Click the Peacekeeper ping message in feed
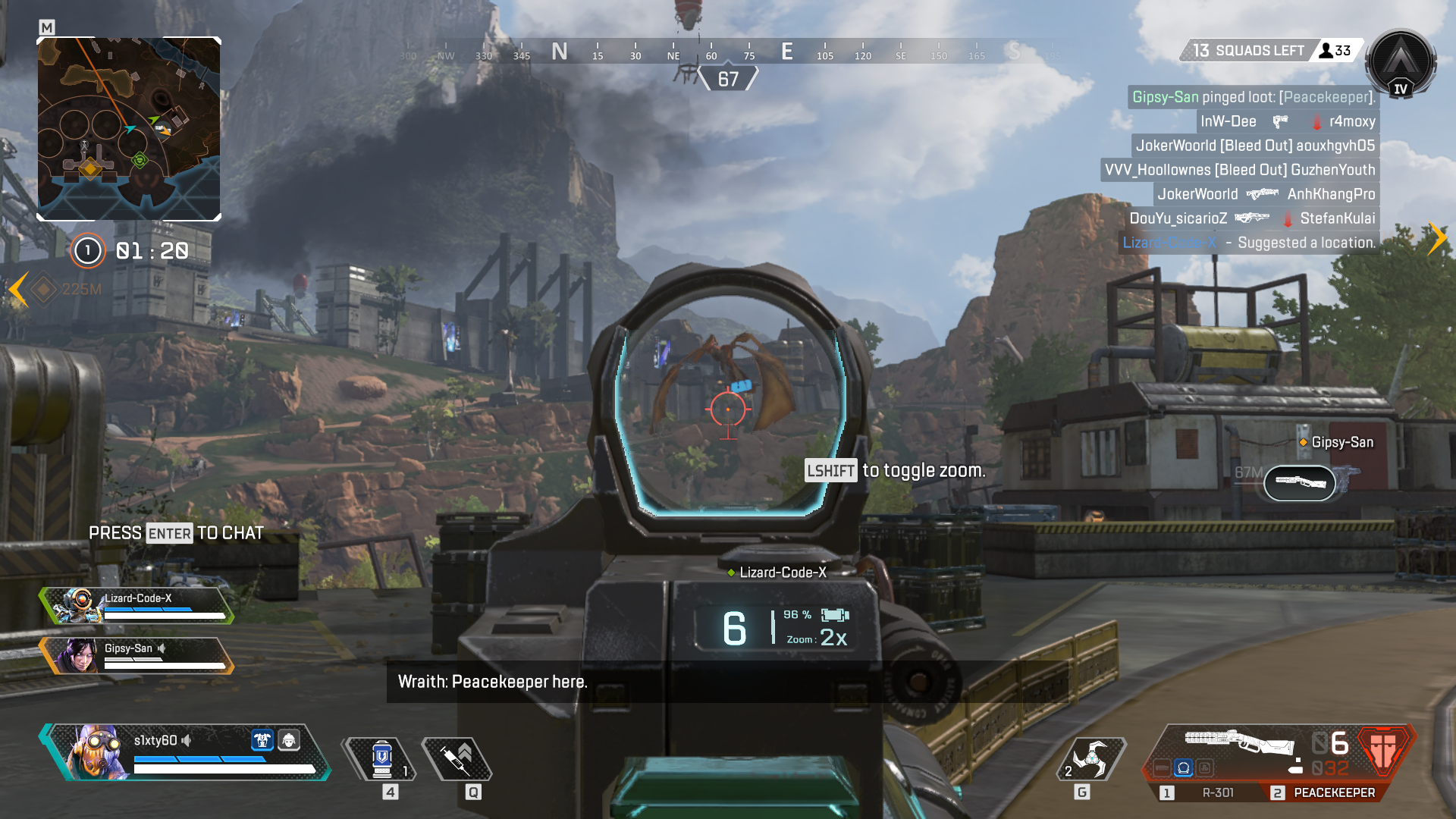 [1253, 97]
